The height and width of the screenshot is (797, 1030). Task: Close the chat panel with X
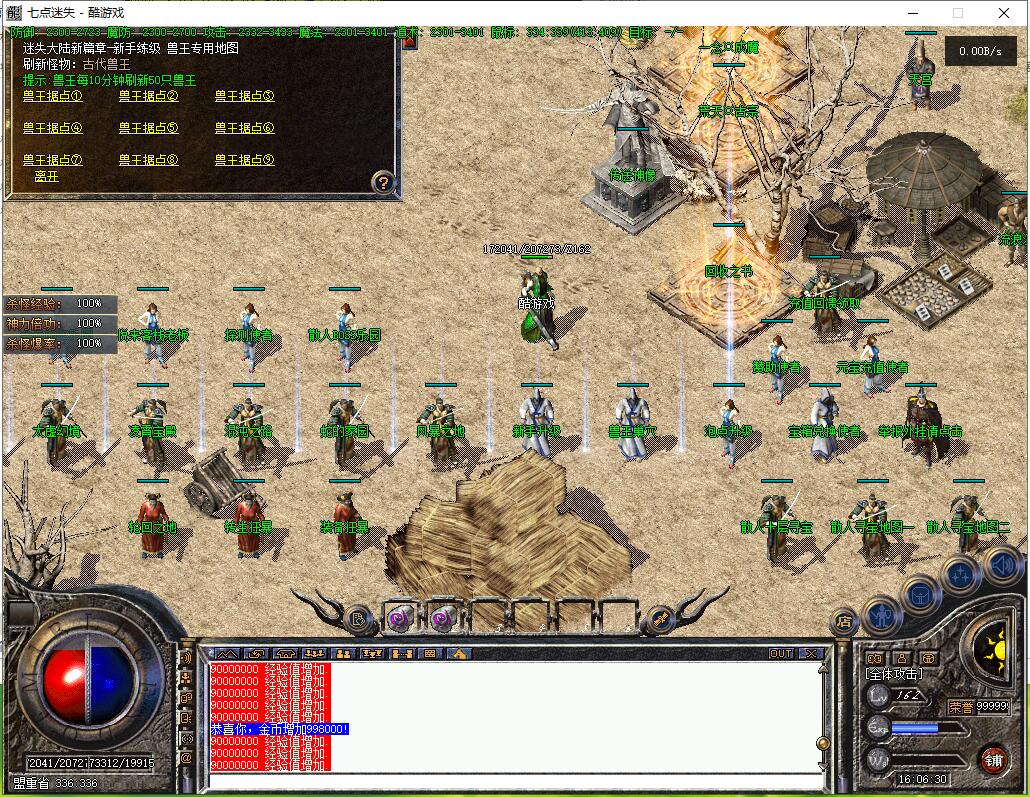tap(811, 654)
